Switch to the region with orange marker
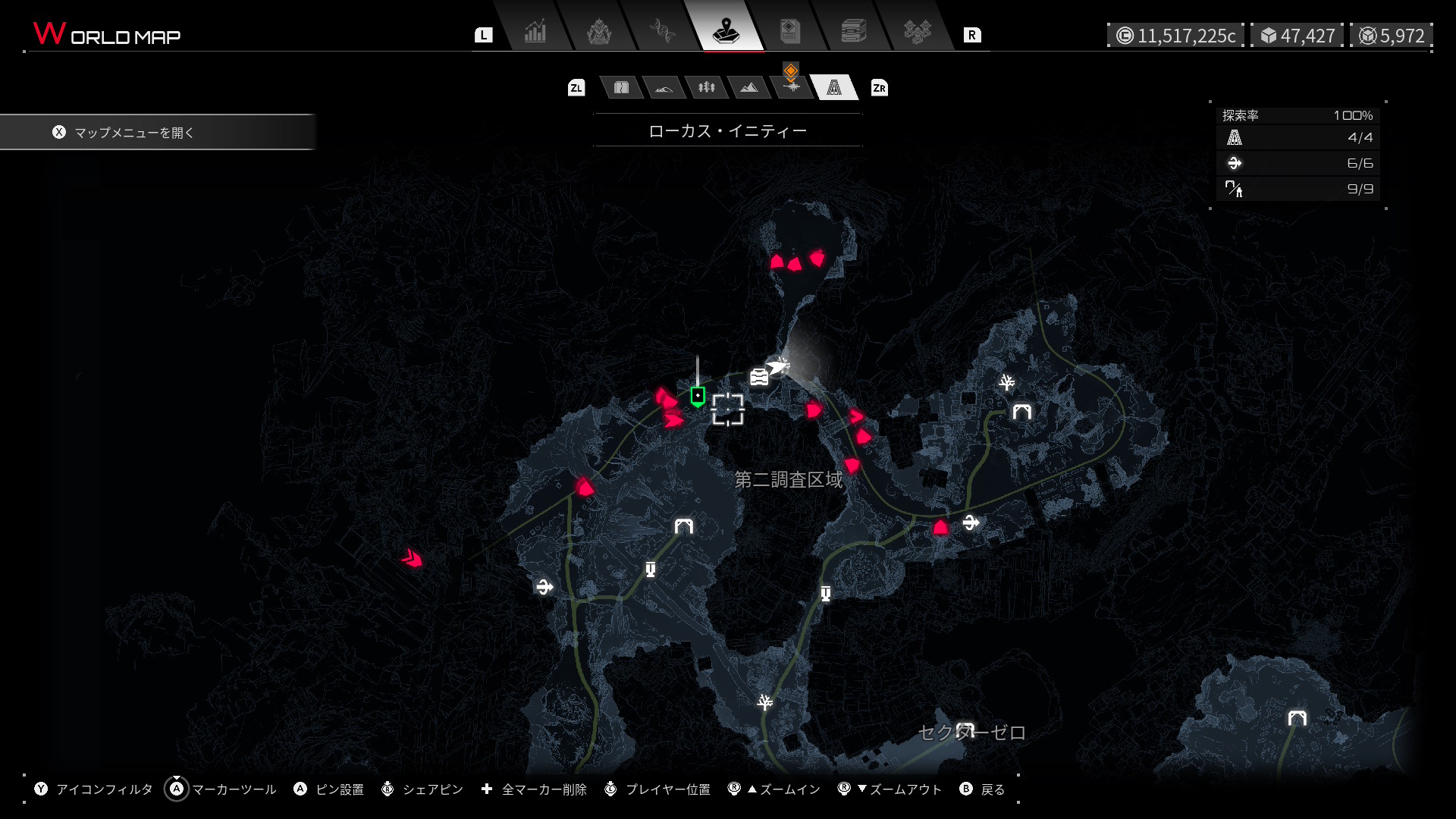Viewport: 1456px width, 819px height. click(x=791, y=86)
